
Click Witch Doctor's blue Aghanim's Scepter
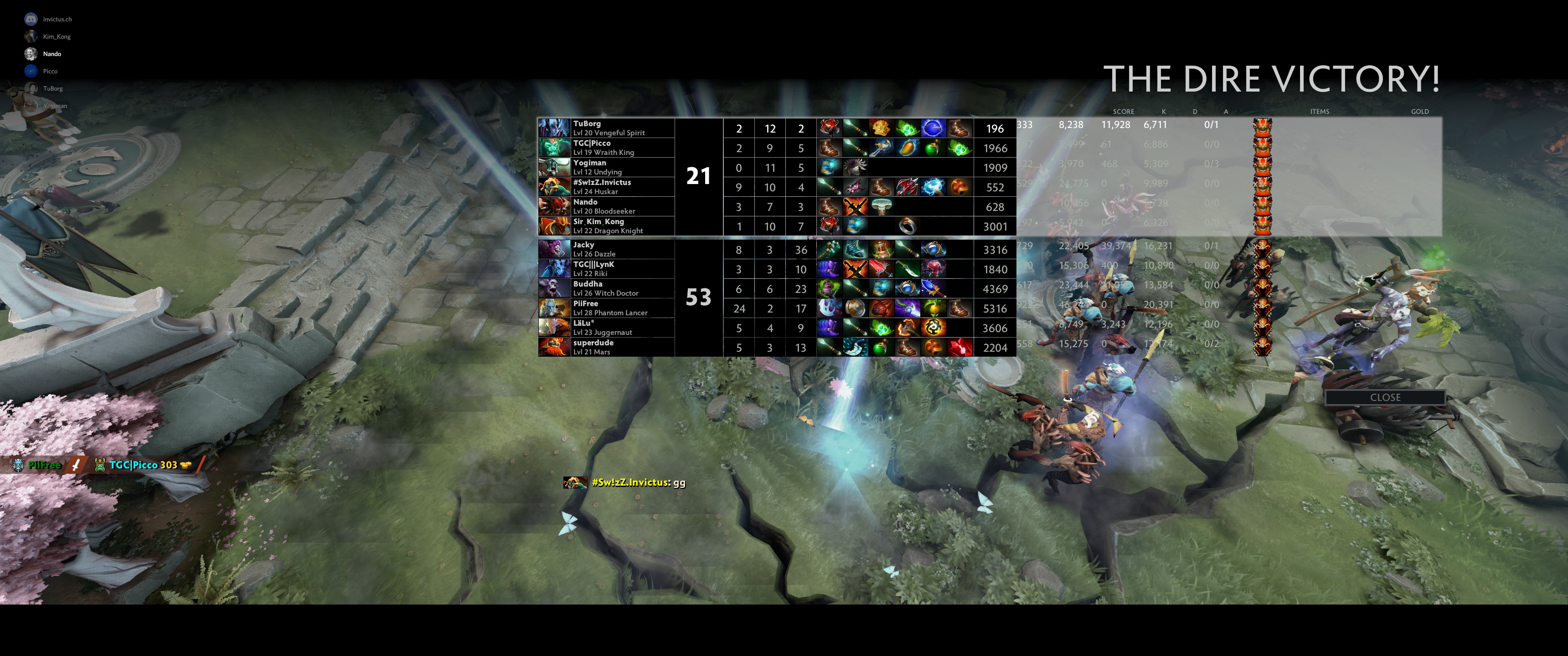(933, 288)
